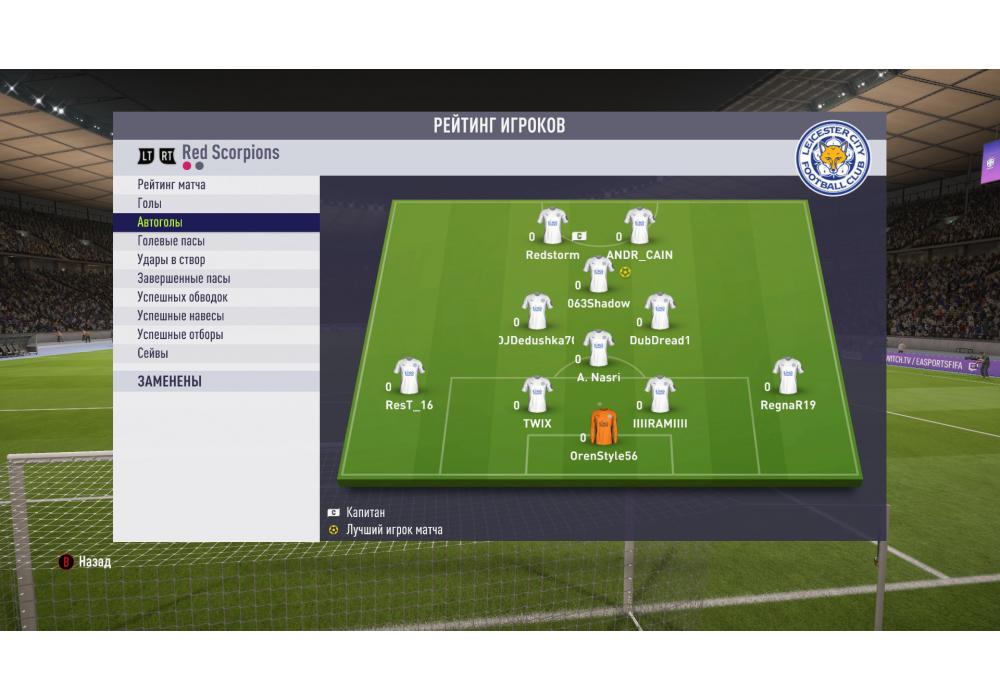1000x700 pixels.
Task: Select player DubDread1 on the pitch
Action: tap(660, 312)
